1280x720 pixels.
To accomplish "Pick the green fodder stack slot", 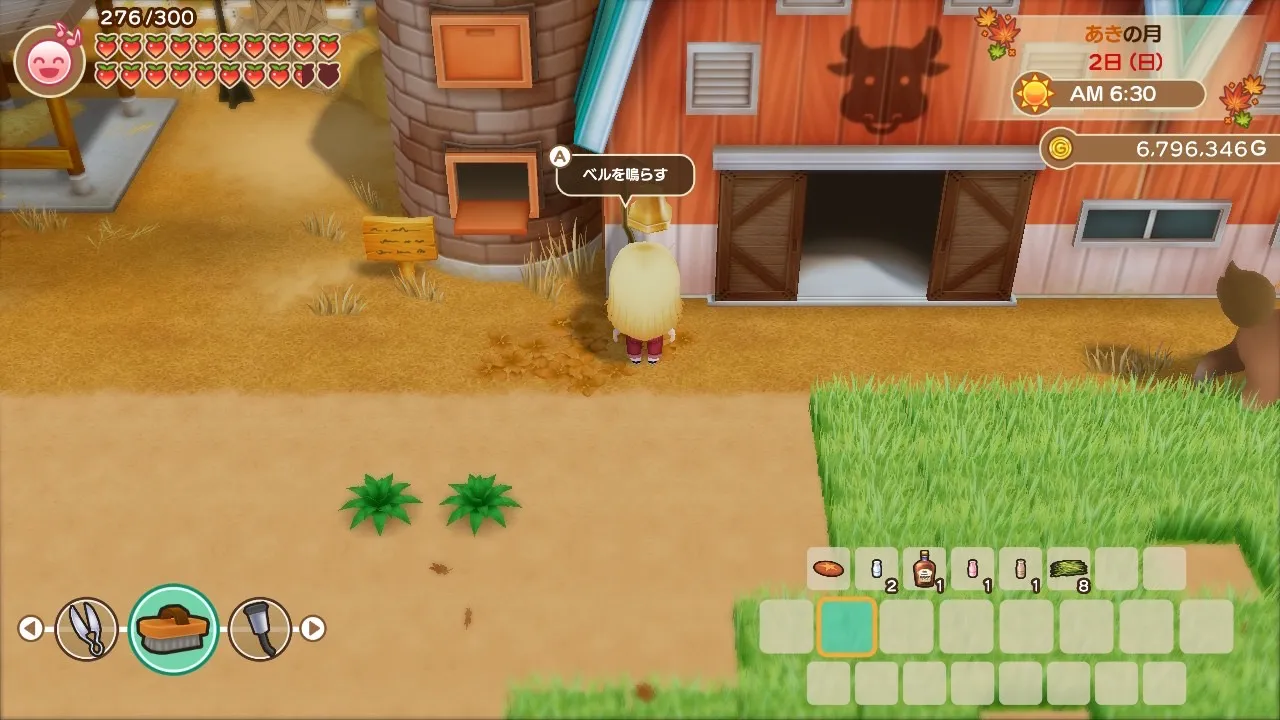I will 1068,569.
